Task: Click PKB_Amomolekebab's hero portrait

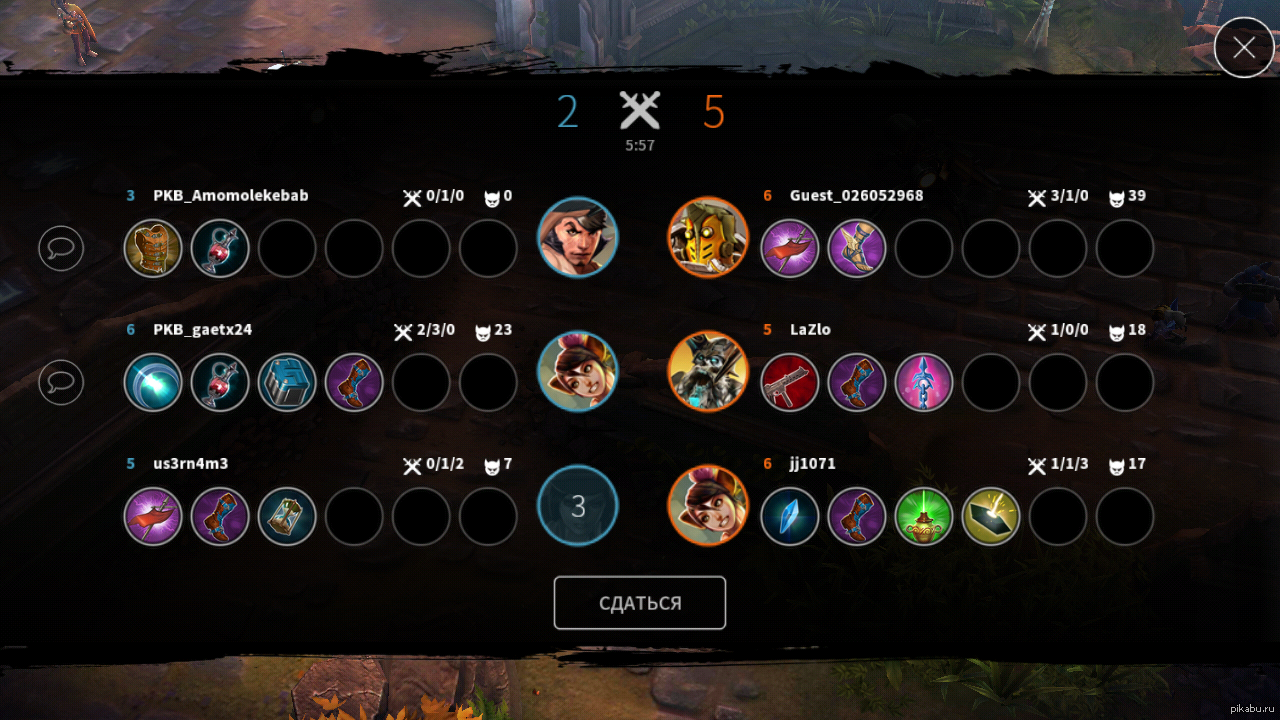Action: tap(578, 237)
